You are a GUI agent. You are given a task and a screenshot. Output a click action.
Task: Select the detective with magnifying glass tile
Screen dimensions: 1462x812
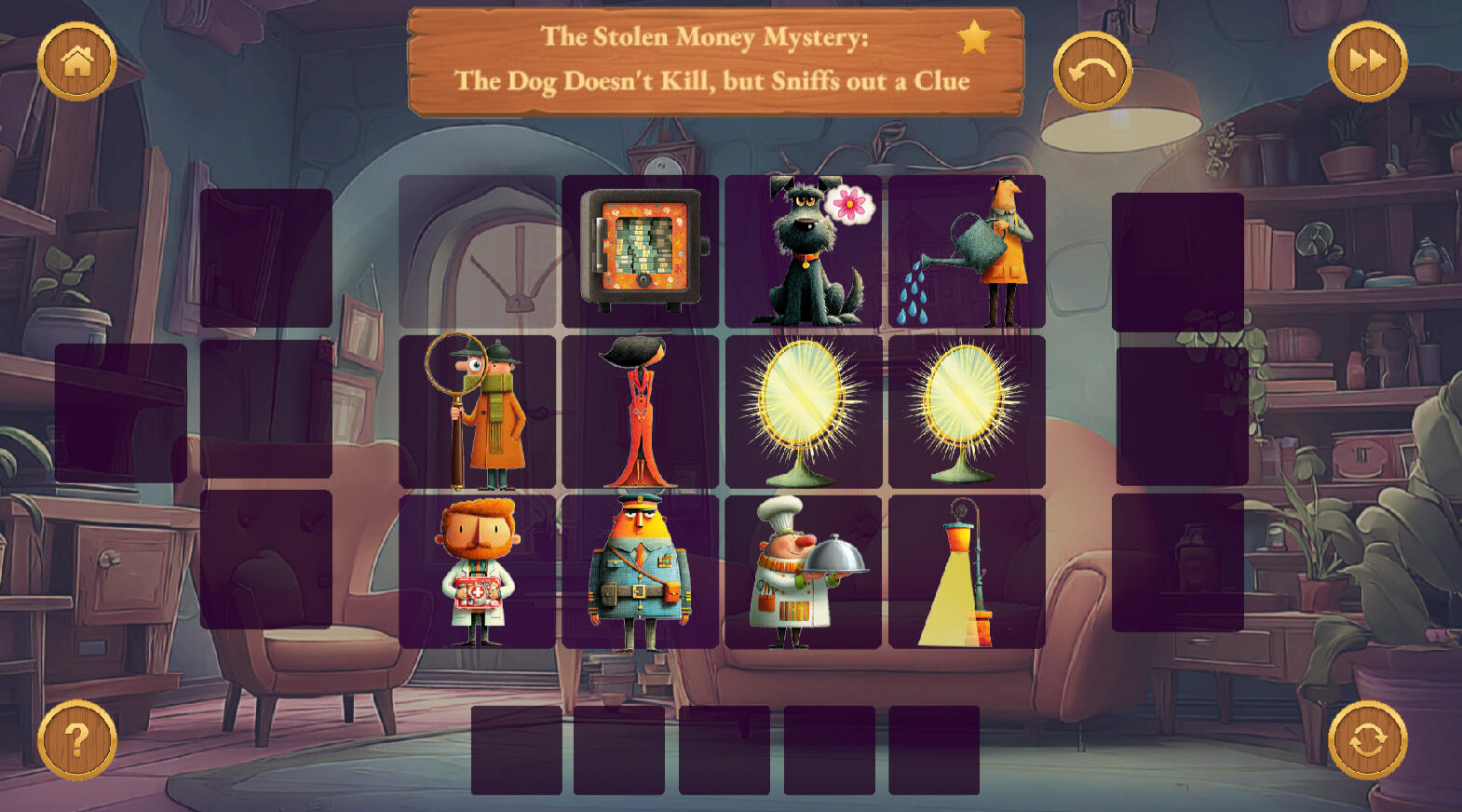tap(478, 412)
